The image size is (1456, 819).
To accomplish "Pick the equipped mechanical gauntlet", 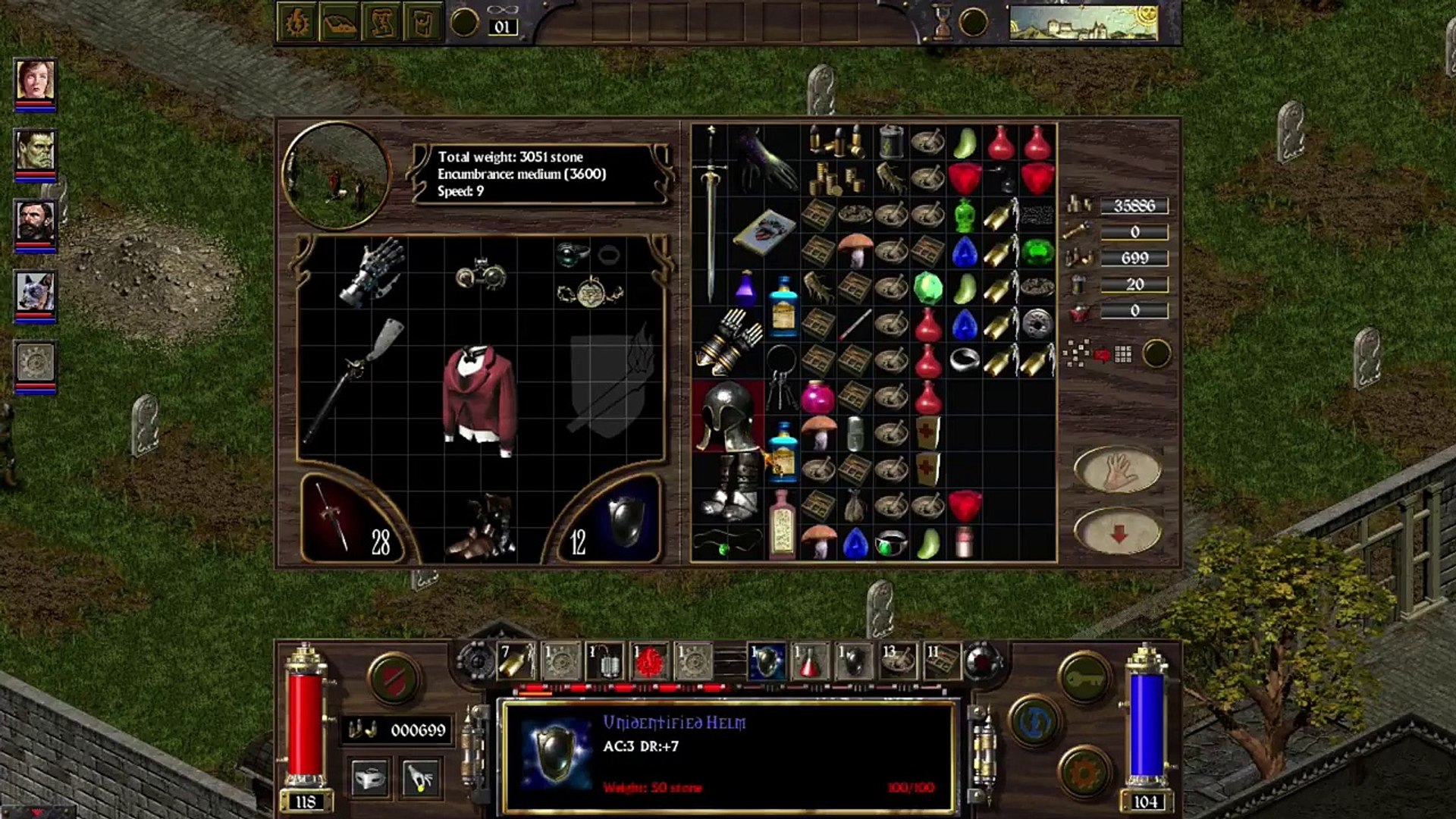I will pyautogui.click(x=372, y=271).
